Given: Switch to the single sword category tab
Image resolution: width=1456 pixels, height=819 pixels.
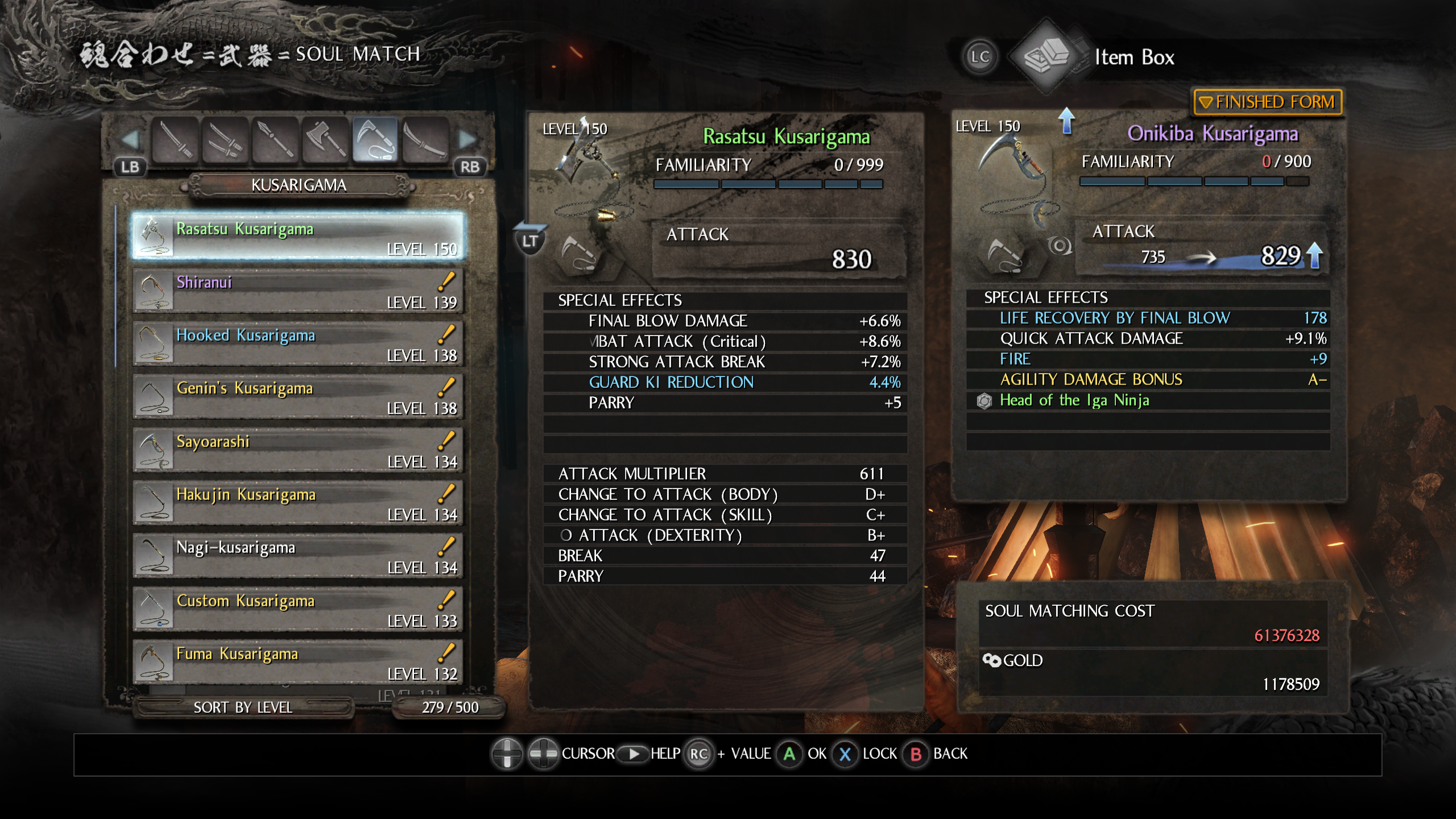Looking at the screenshot, I should click(176, 139).
